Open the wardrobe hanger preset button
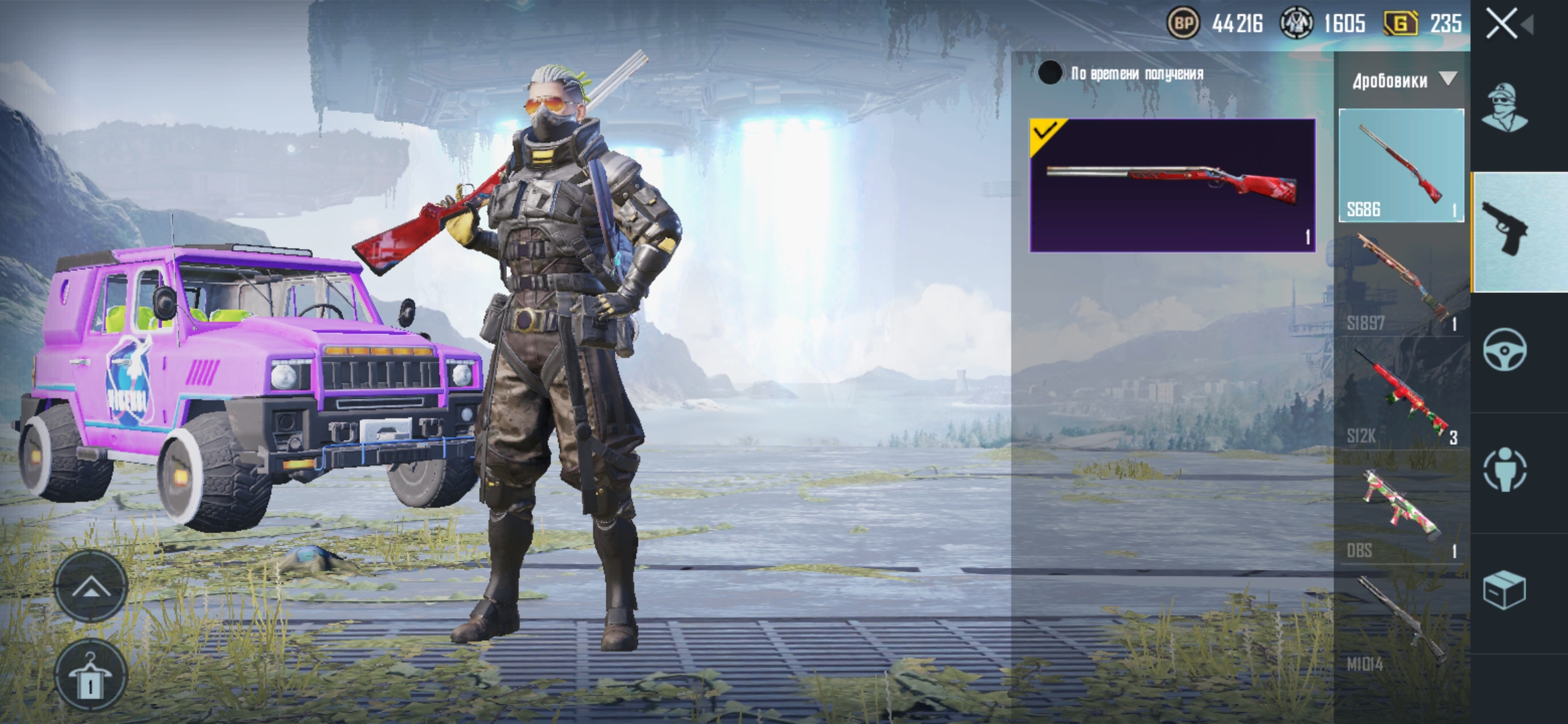This screenshot has width=1568, height=724. [90, 676]
